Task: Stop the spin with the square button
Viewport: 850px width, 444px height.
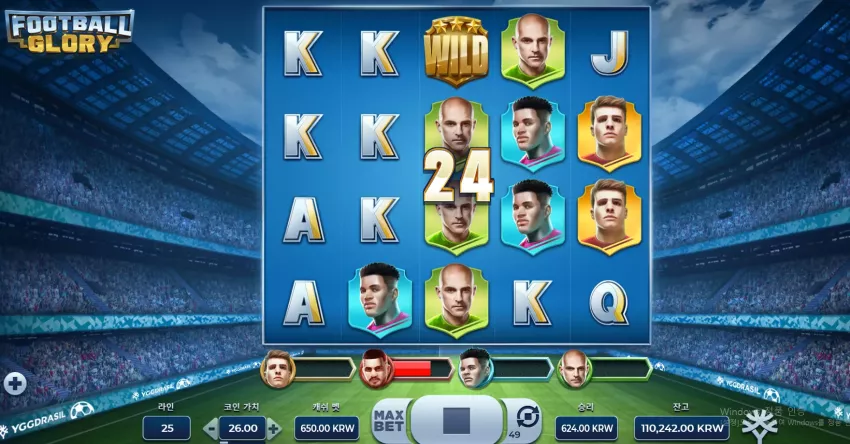Action: pos(457,418)
